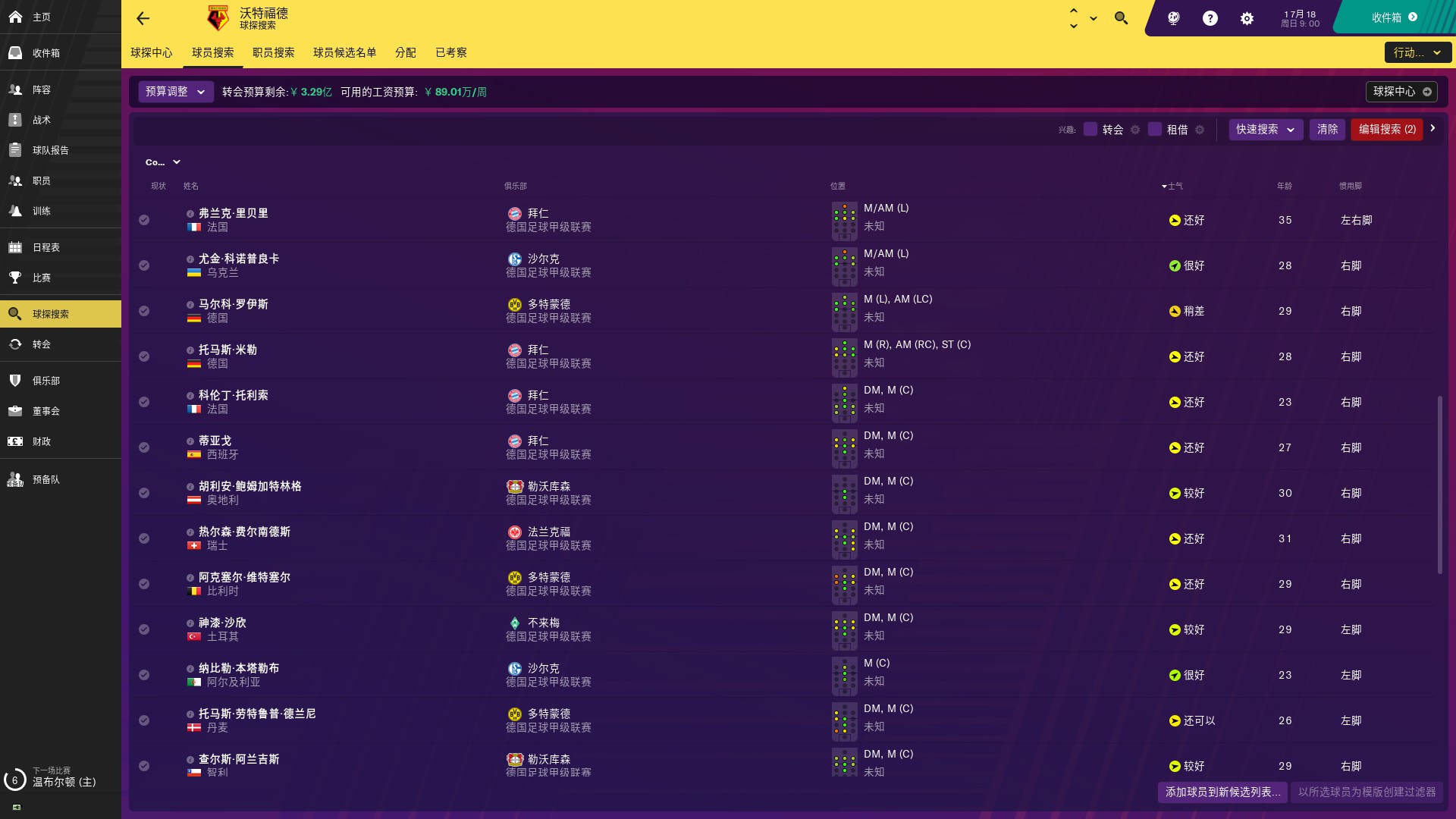Switch to the 职员搜索 tab
The height and width of the screenshot is (819, 1456).
273,53
